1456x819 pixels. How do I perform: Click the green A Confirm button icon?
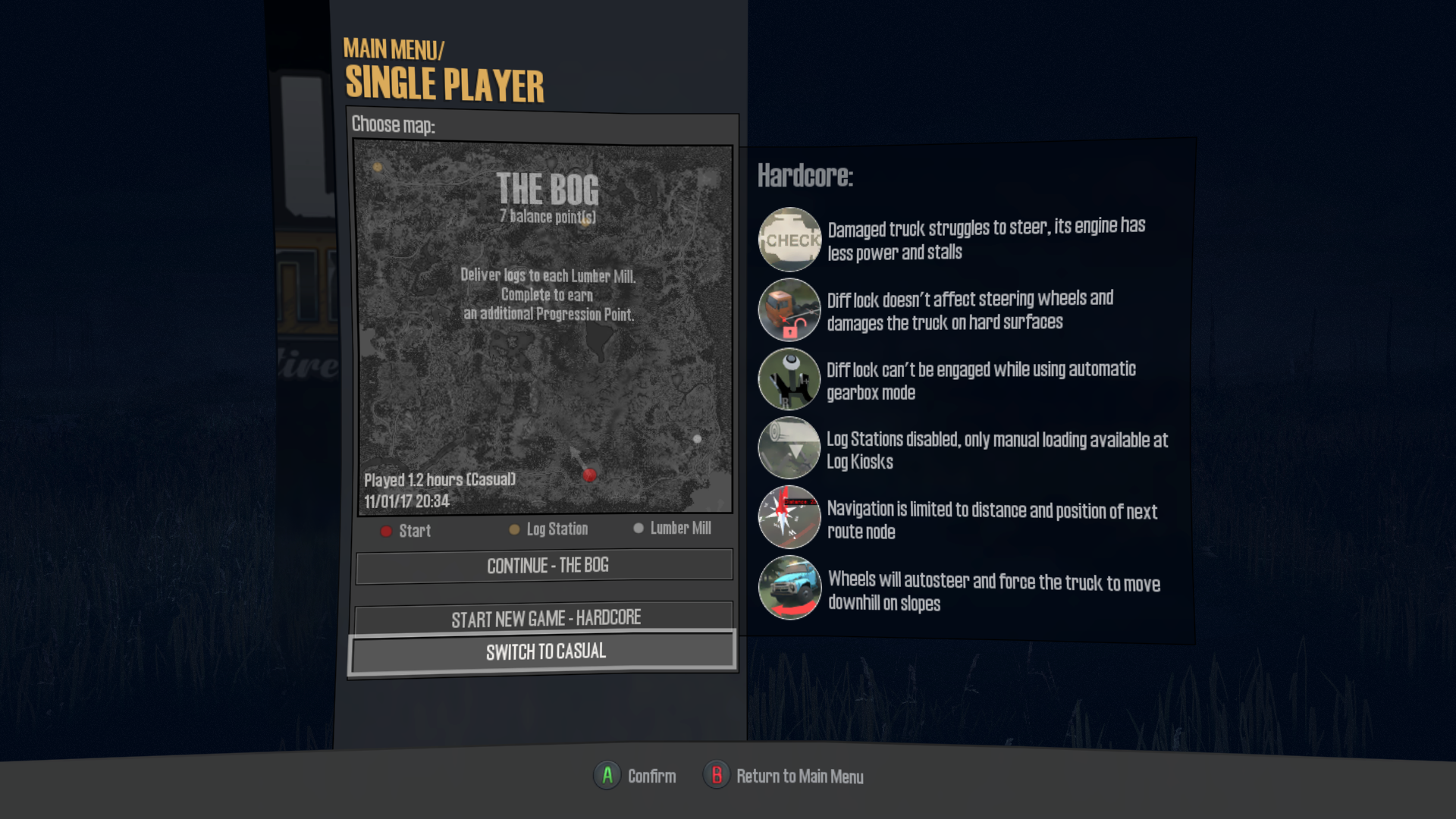click(606, 776)
